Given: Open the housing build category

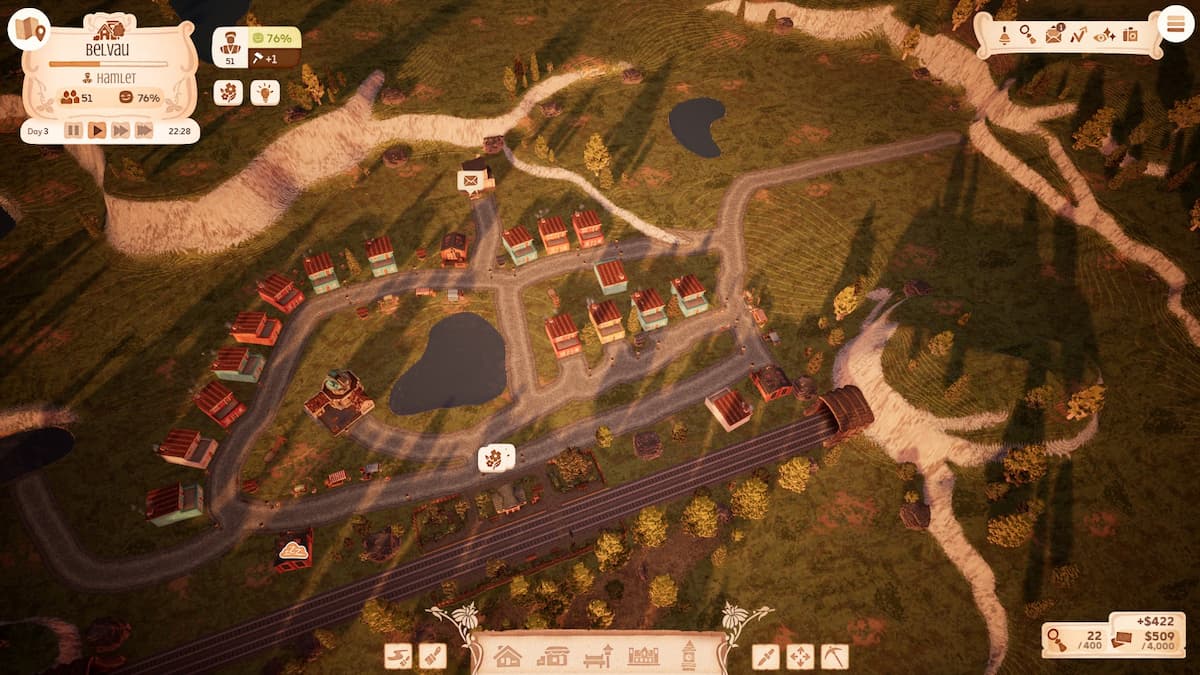Looking at the screenshot, I should pos(508,656).
